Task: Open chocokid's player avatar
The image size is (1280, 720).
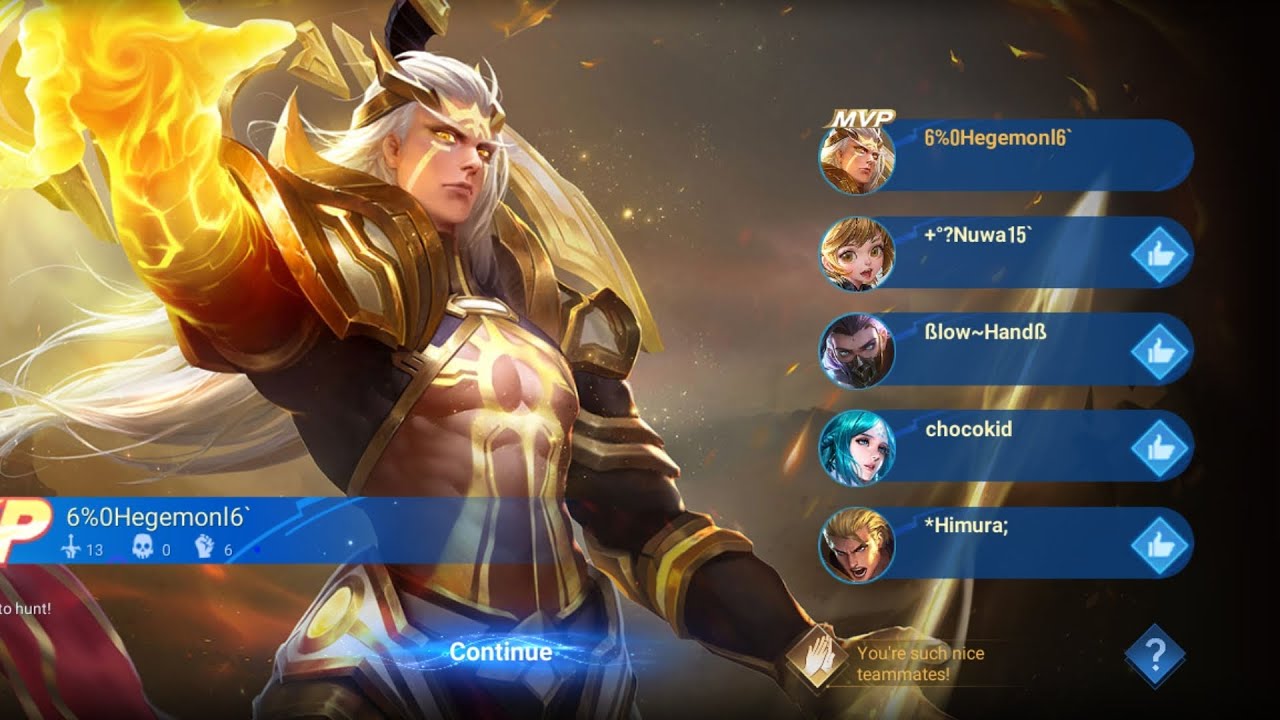Action: tap(856, 448)
